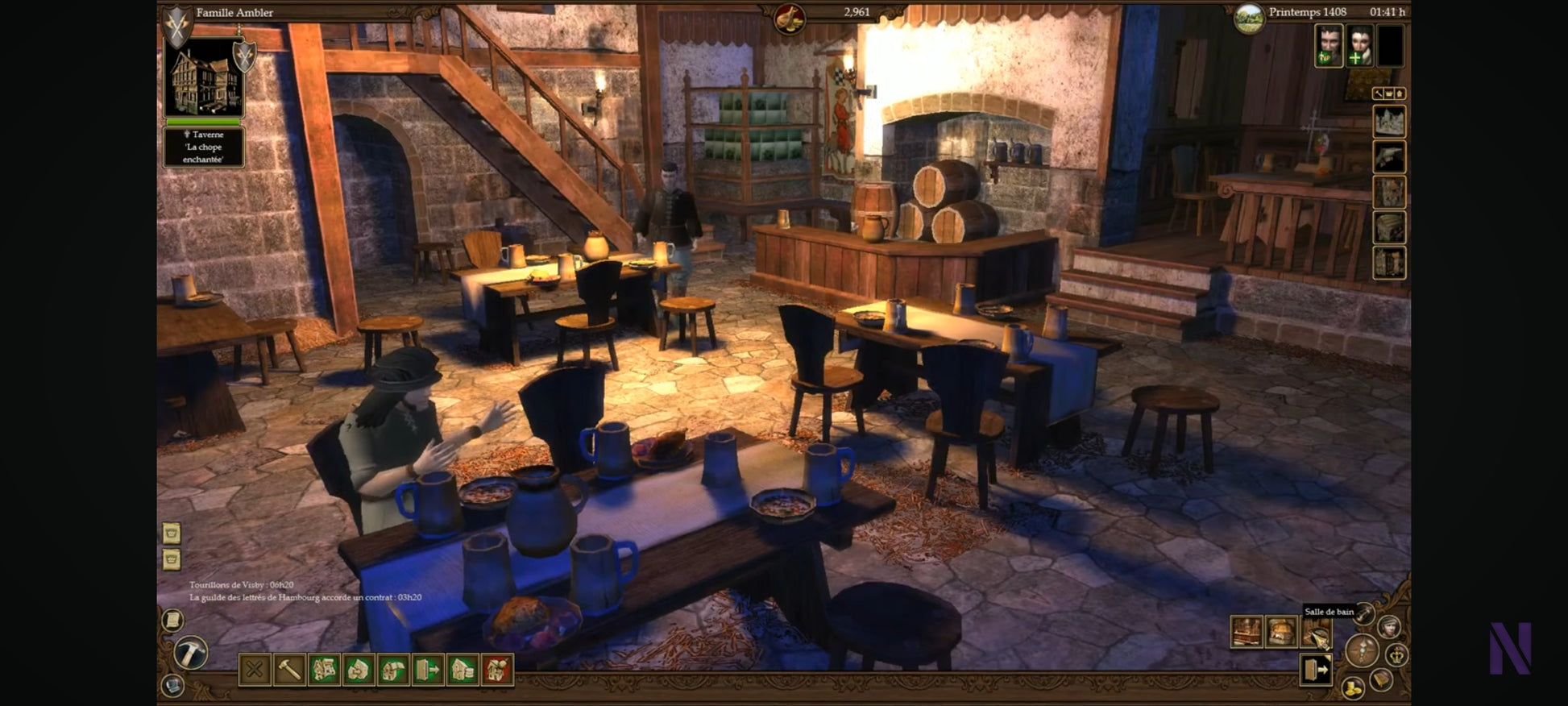Enter the Salle de bain room
The height and width of the screenshot is (706, 1568).
click(x=1316, y=633)
